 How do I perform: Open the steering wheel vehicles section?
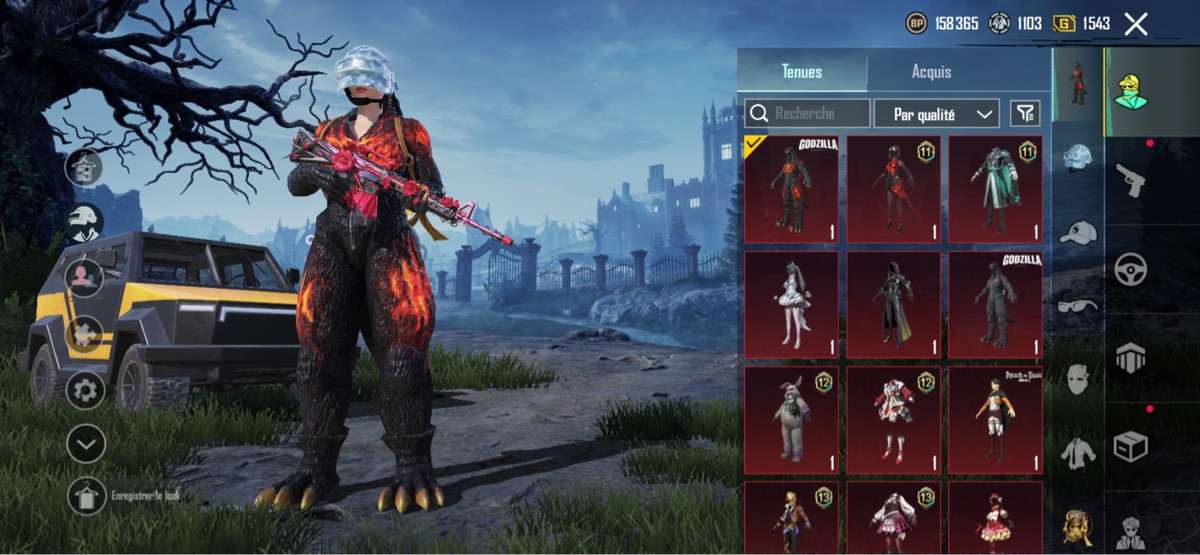click(1131, 268)
